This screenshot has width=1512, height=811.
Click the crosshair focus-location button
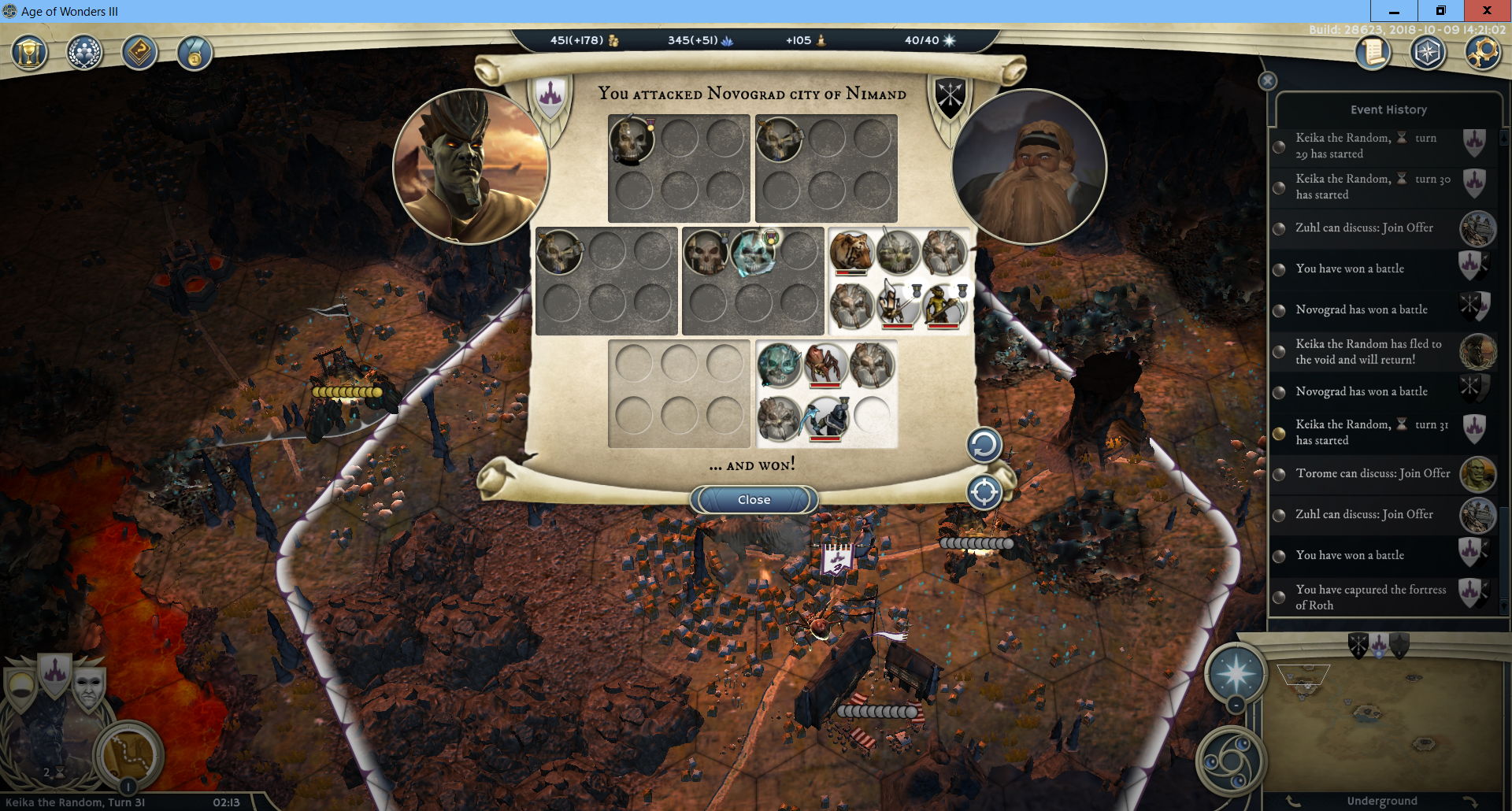point(984,493)
